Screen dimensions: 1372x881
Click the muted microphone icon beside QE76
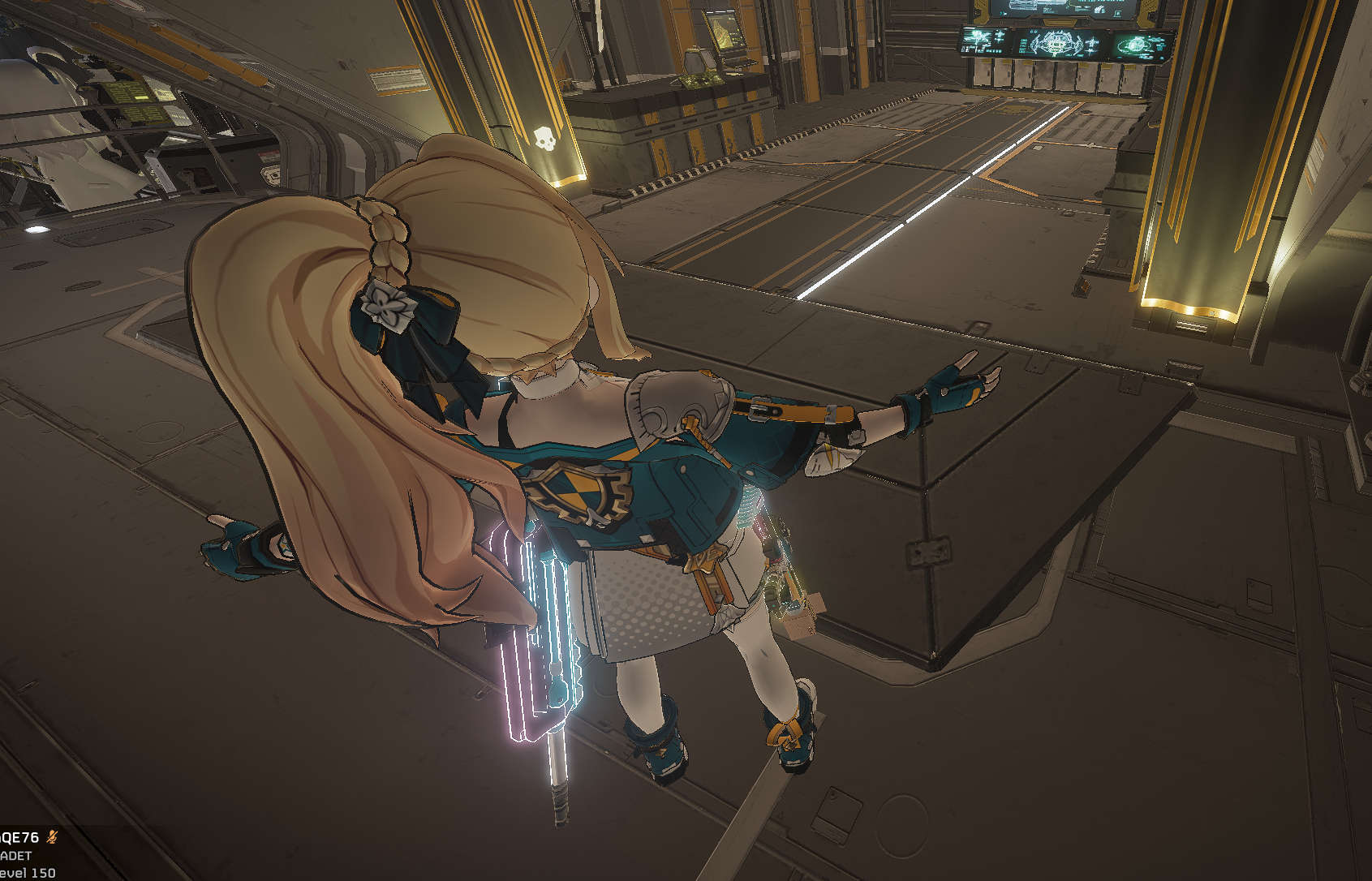click(53, 837)
